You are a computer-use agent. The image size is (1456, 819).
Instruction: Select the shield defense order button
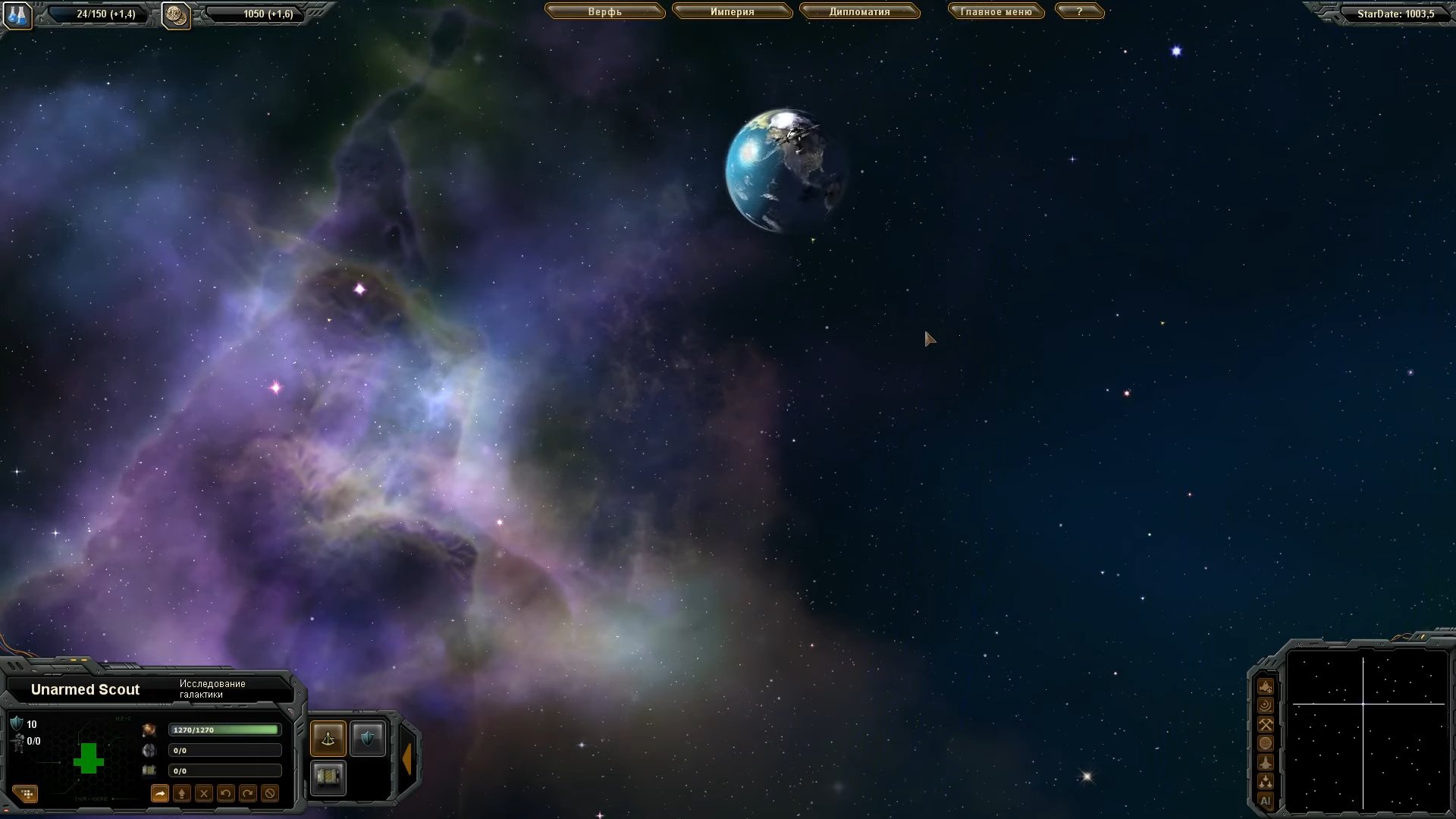click(x=368, y=739)
